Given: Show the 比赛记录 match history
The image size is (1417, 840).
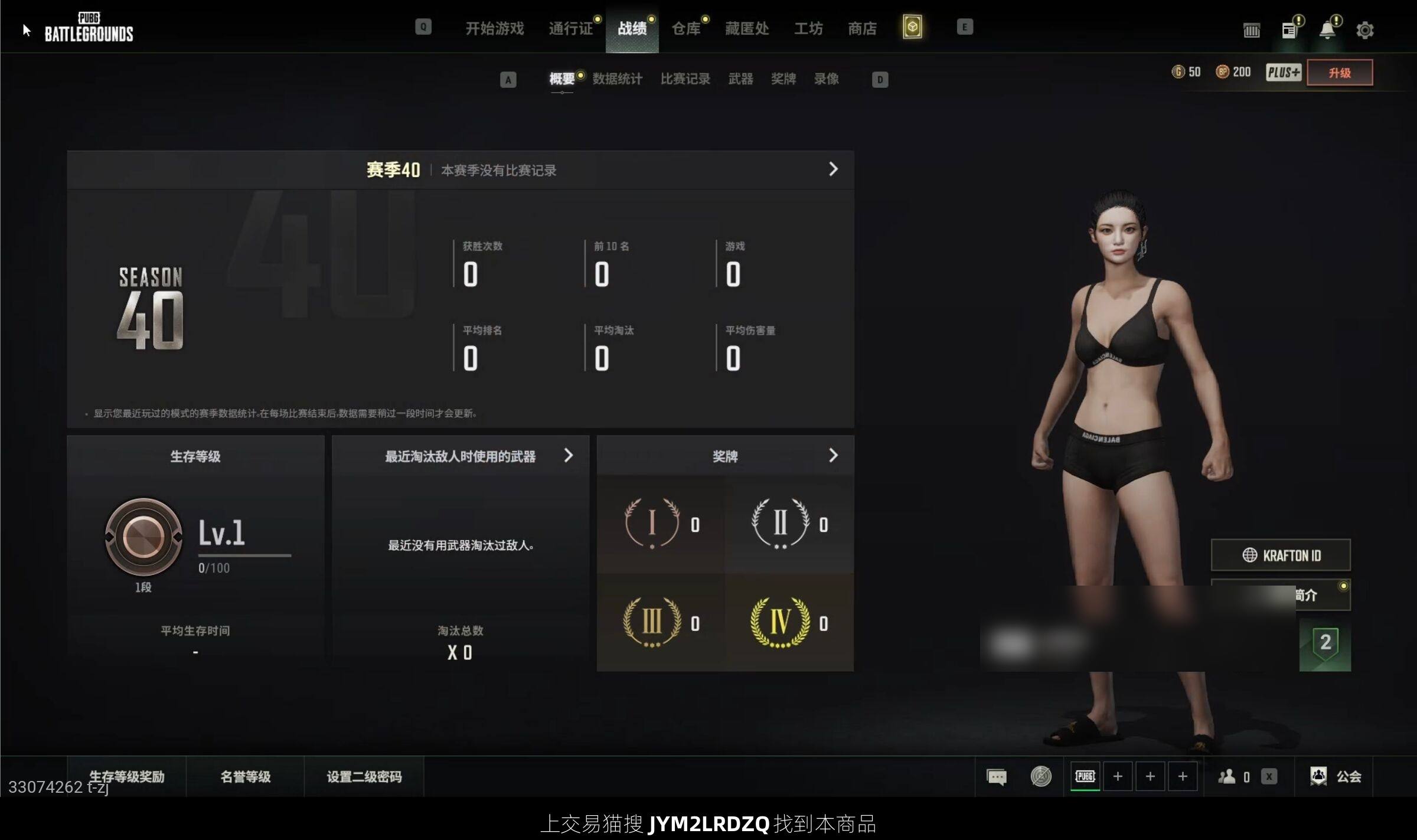Looking at the screenshot, I should (x=685, y=79).
